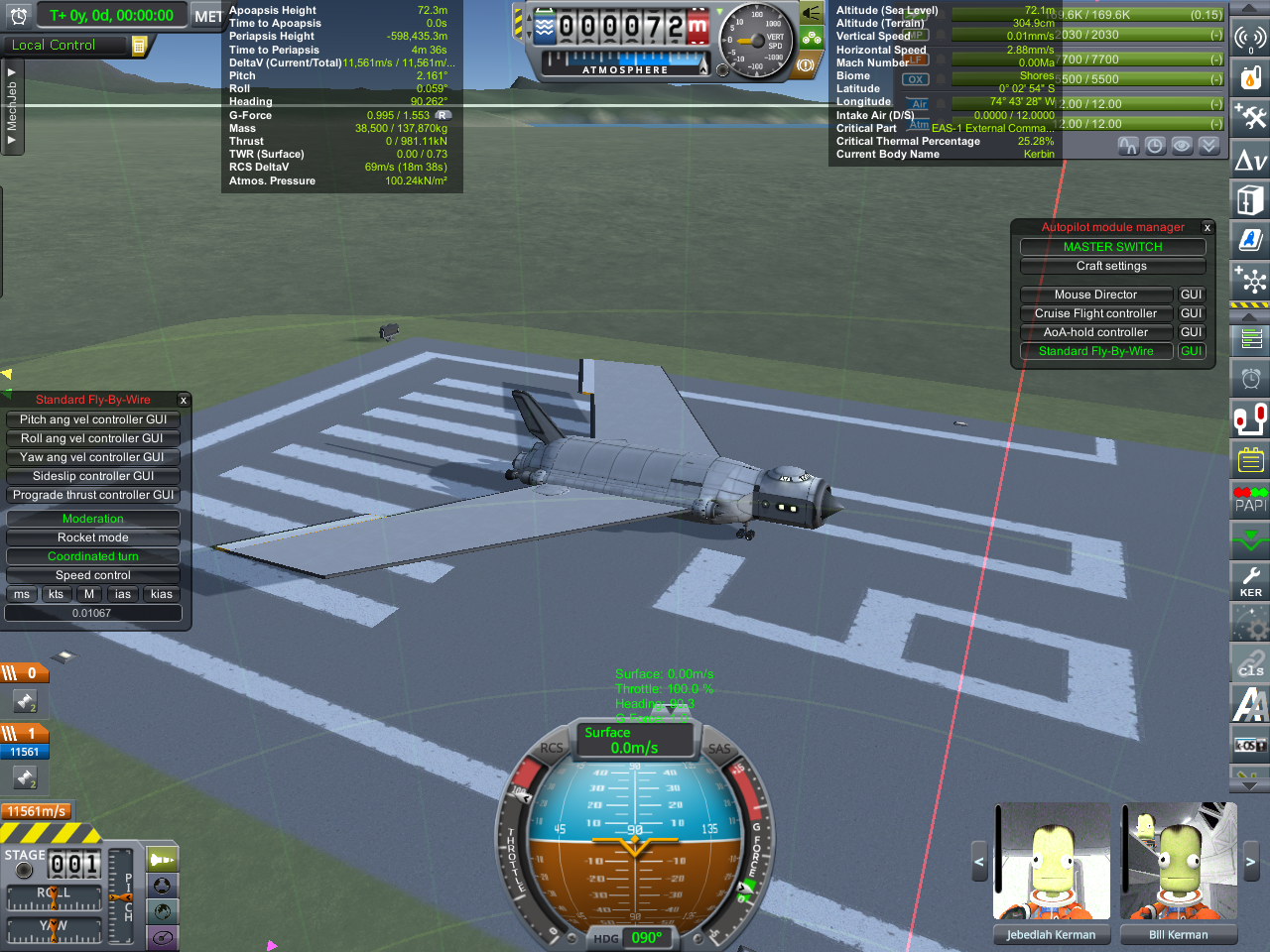This screenshot has width=1270, height=952.
Task: Close the Standard Fly-By-Wire panel
Action: 184,401
